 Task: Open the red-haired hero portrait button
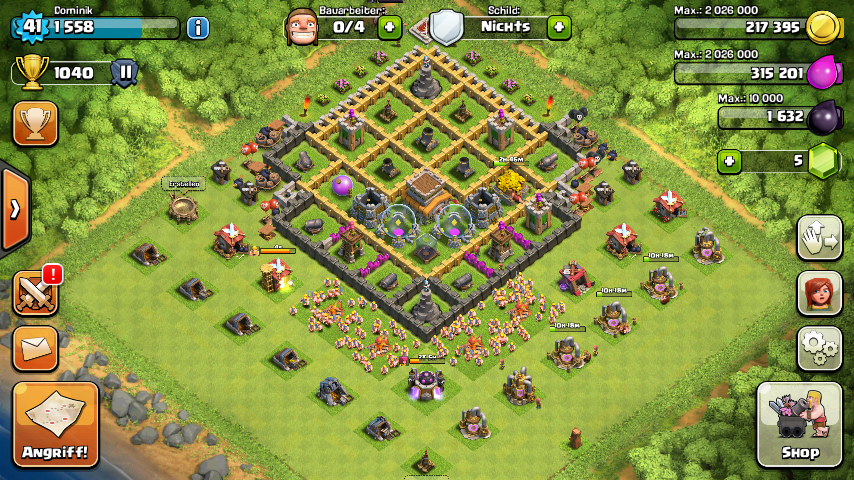point(818,292)
